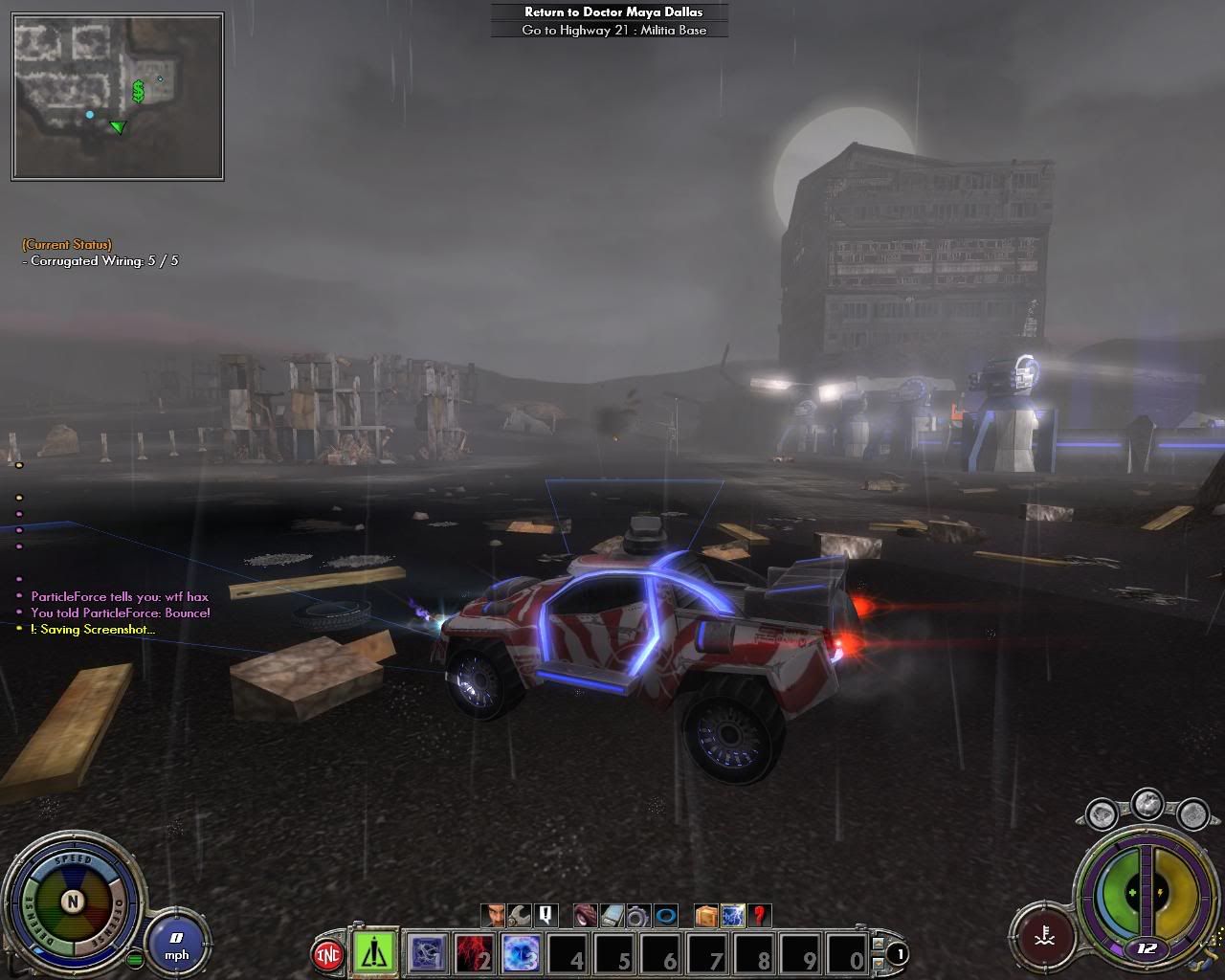This screenshot has width=1225, height=980.
Task: Open the cargo crate inventory icon
Action: coord(707,916)
